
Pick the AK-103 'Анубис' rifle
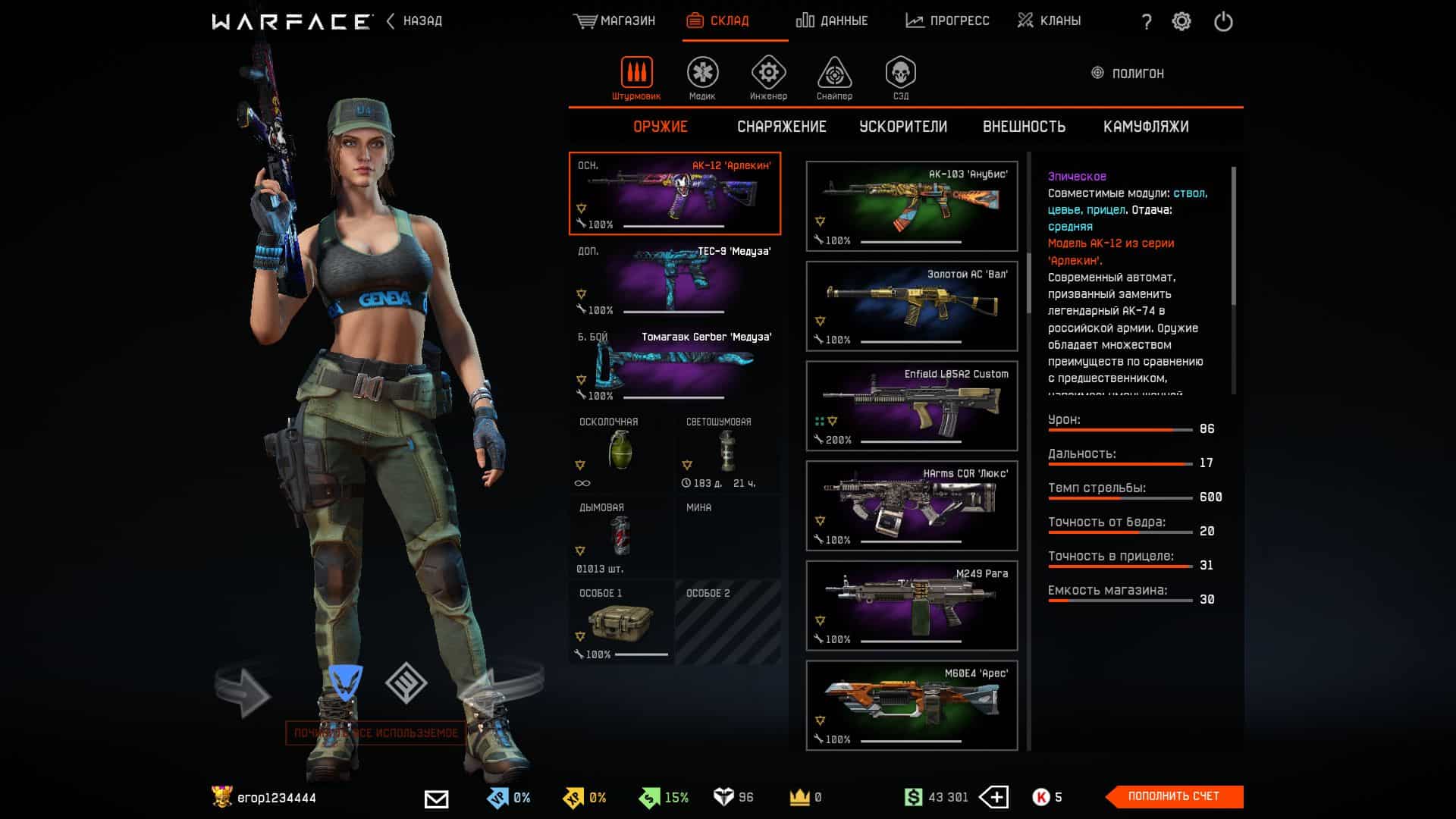[912, 206]
